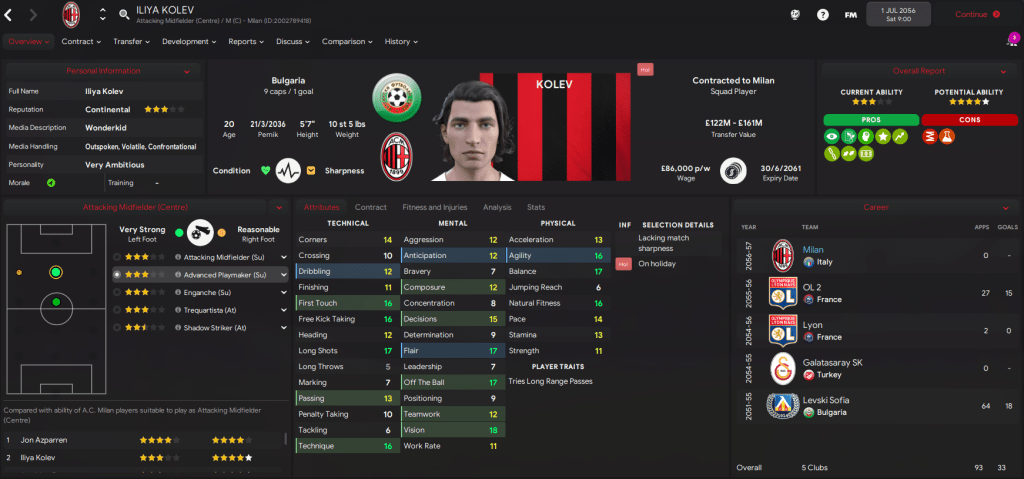Open the Reports menu
This screenshot has height=479, width=1024.
pyautogui.click(x=246, y=42)
